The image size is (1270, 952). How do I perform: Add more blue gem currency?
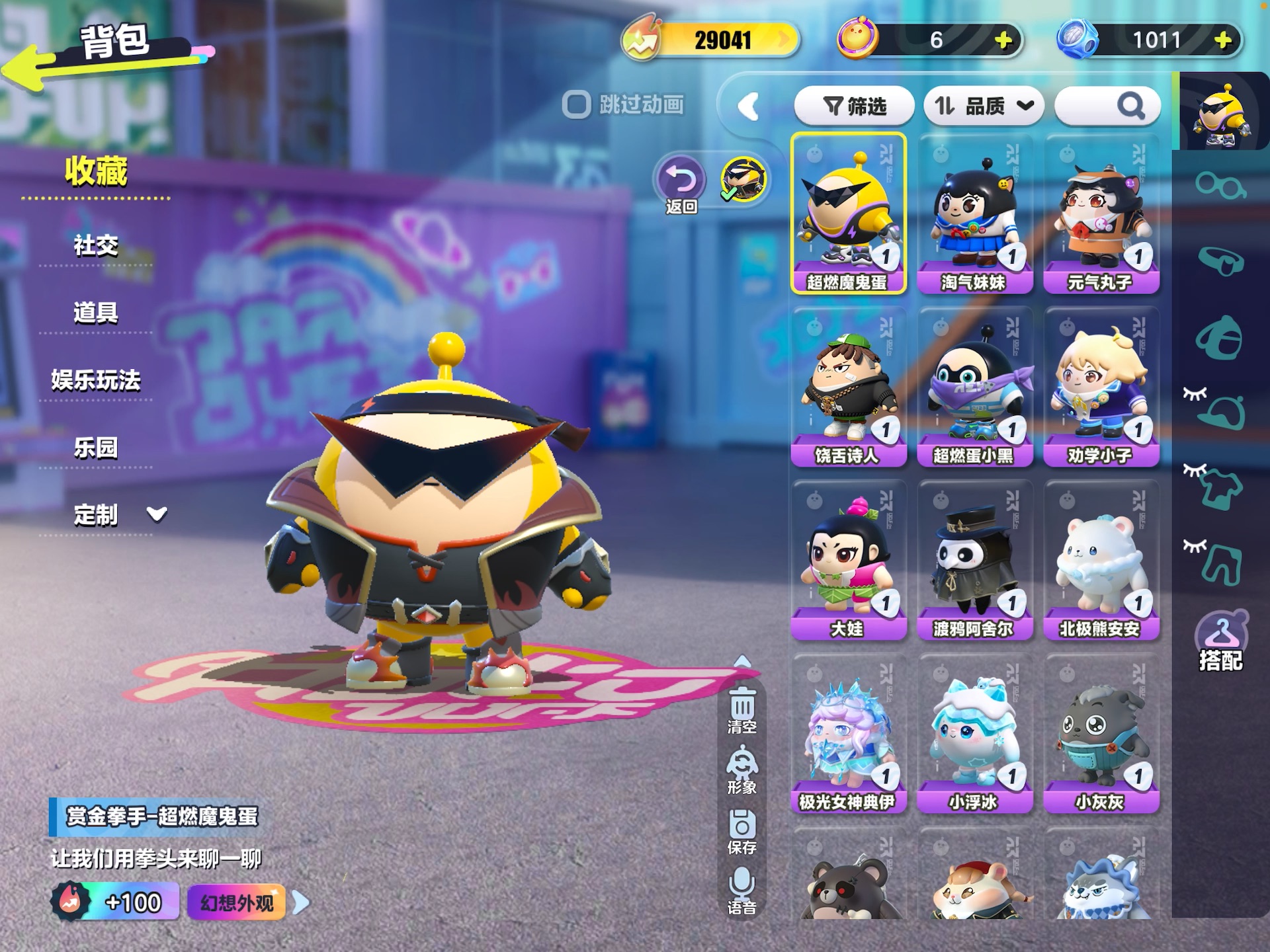[1223, 40]
